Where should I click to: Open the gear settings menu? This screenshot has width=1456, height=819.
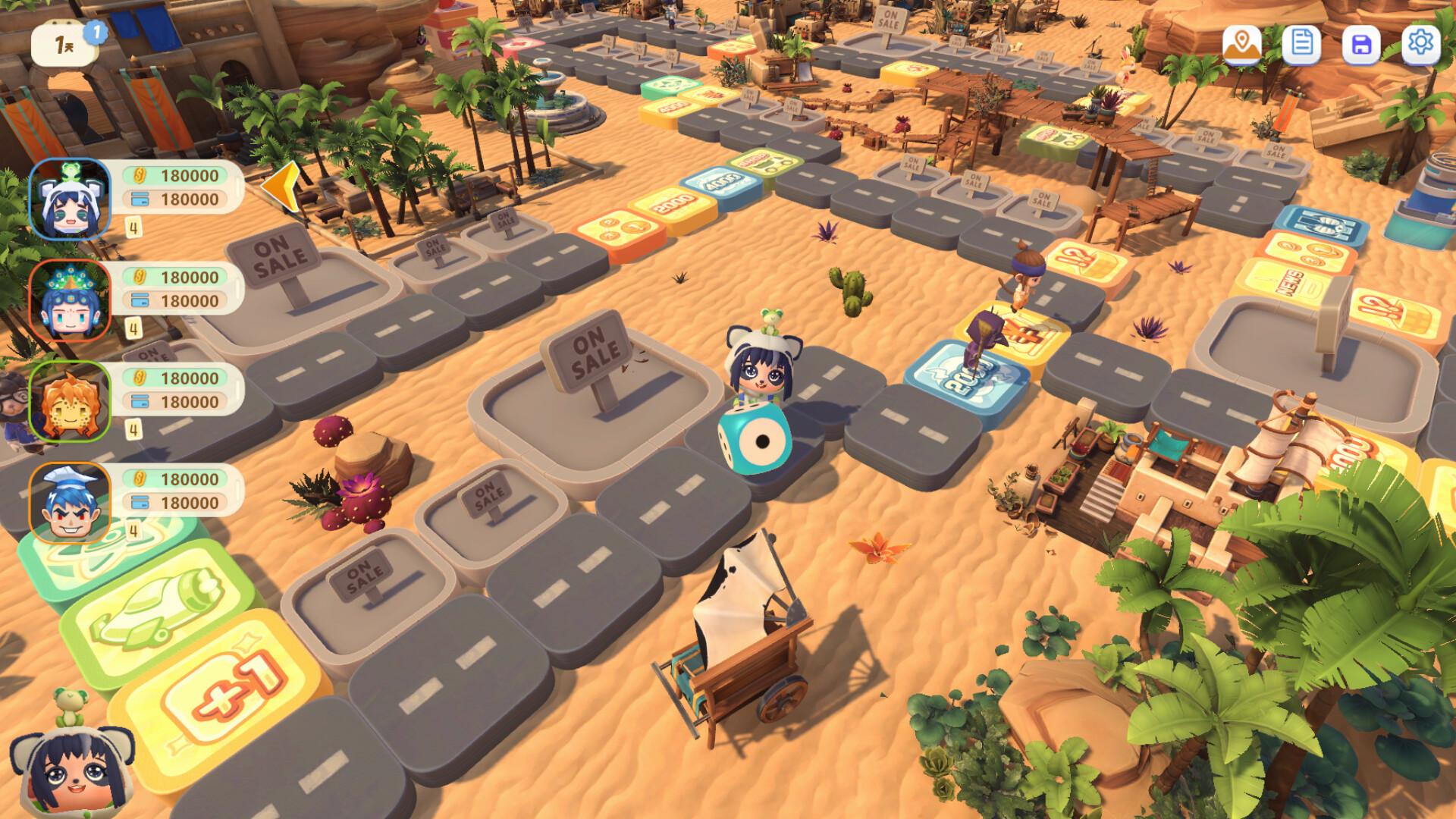pos(1420,42)
